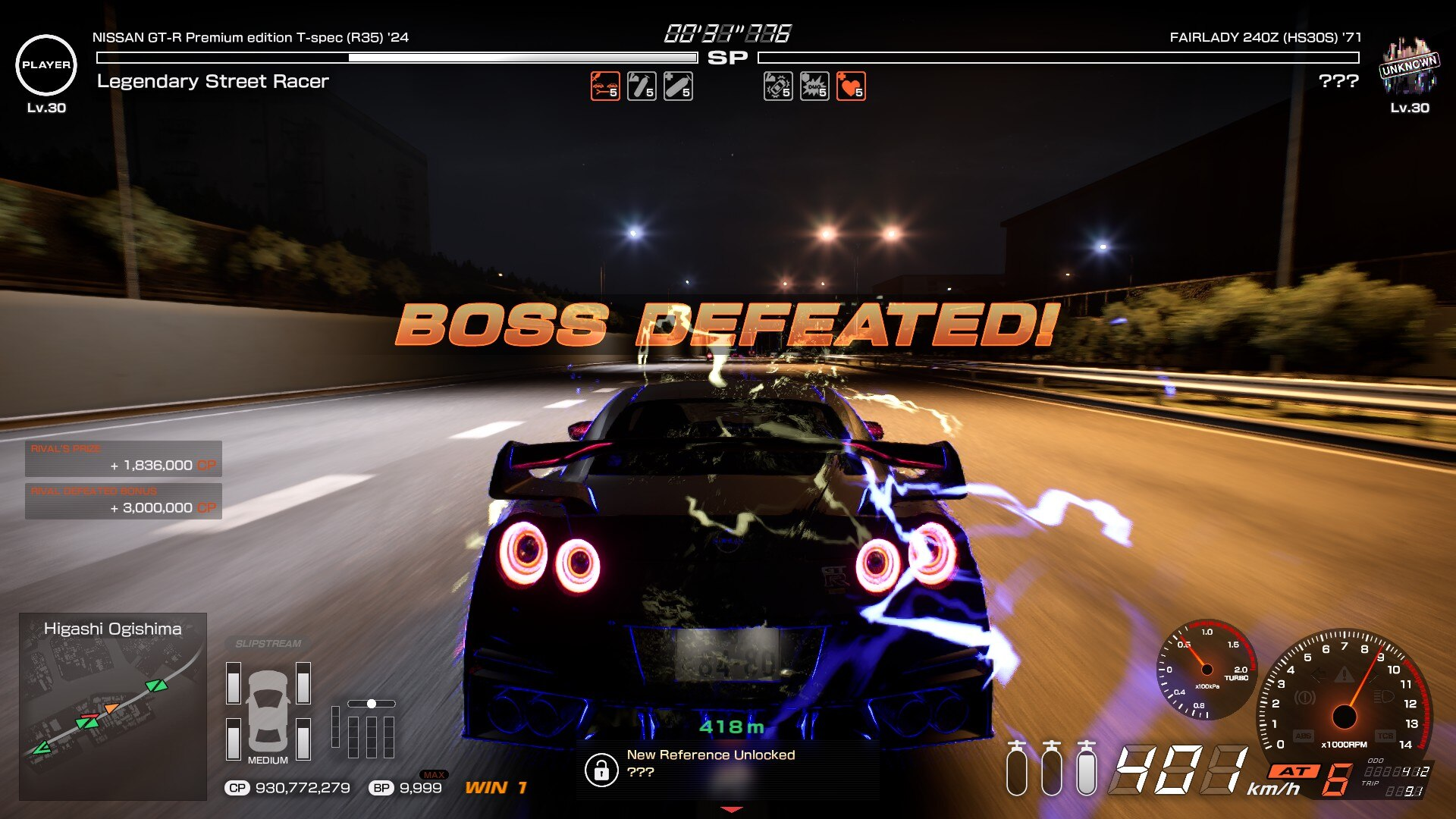Select the rival's DMG burst perk icon
Screen dimensions: 1456x819
click(x=814, y=86)
